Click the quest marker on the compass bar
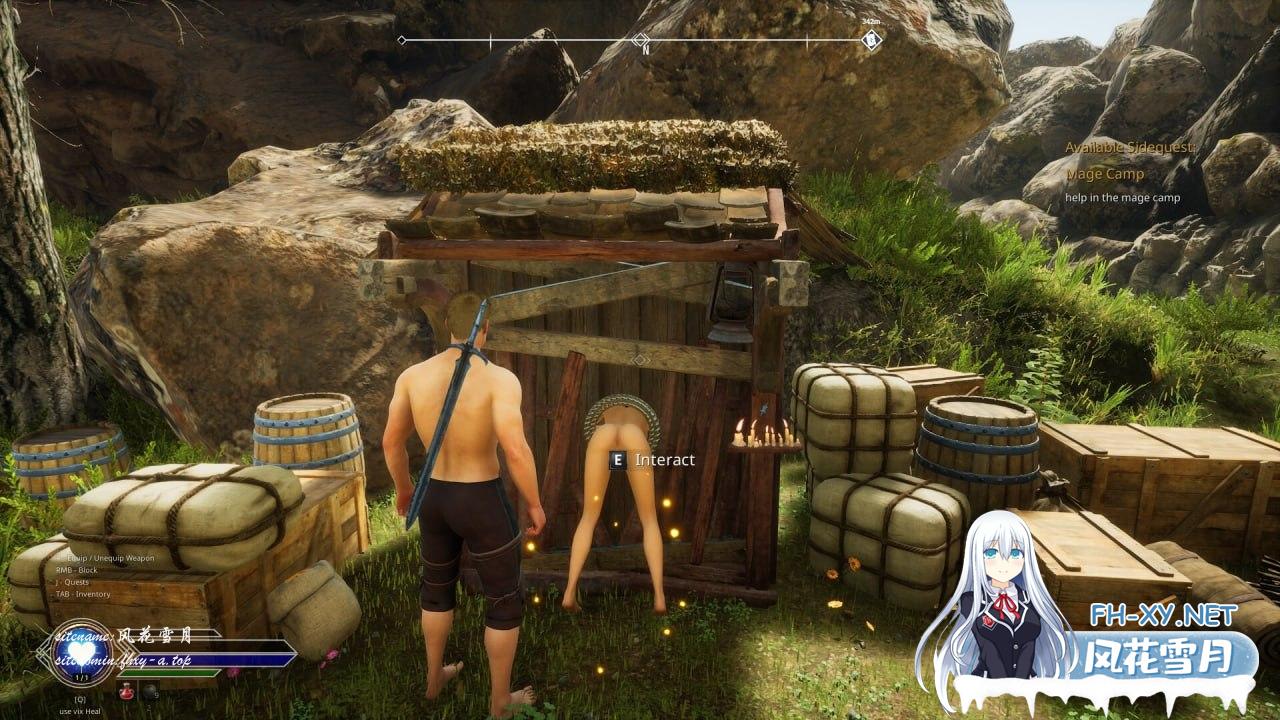The height and width of the screenshot is (720, 1280). [872, 40]
